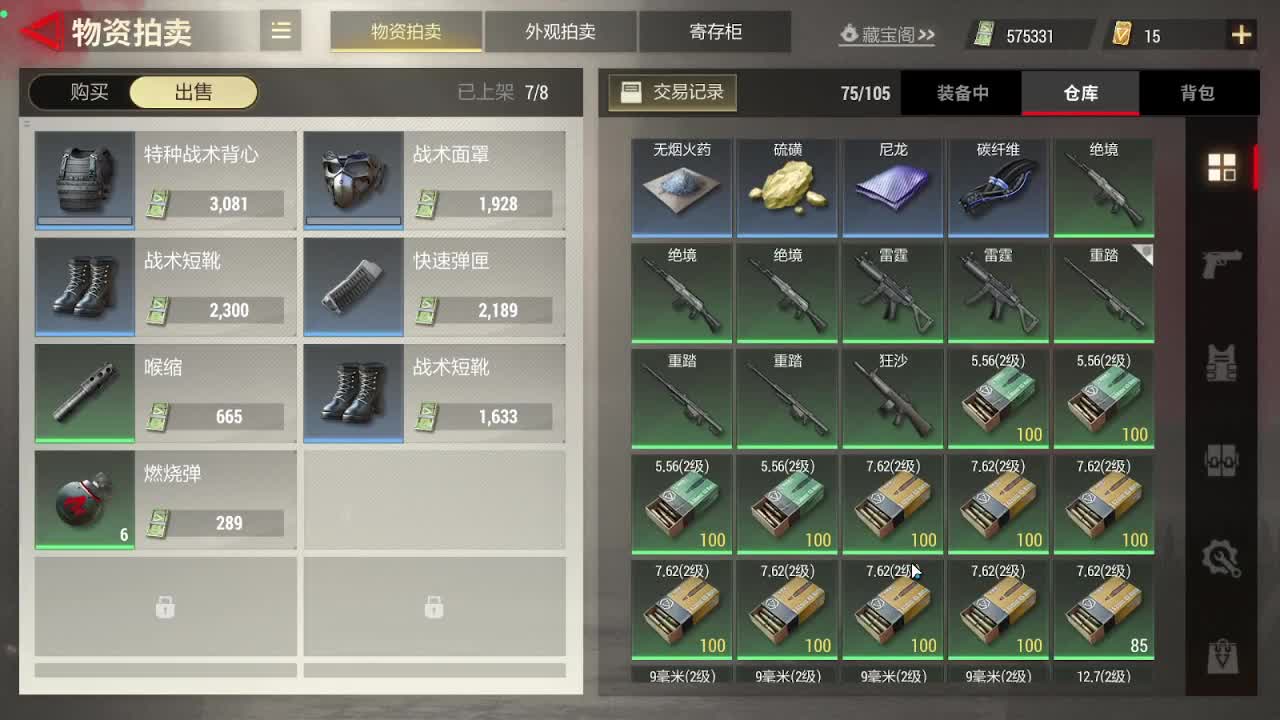Click the 藏宝阁 treasure pavilion link

888,33
